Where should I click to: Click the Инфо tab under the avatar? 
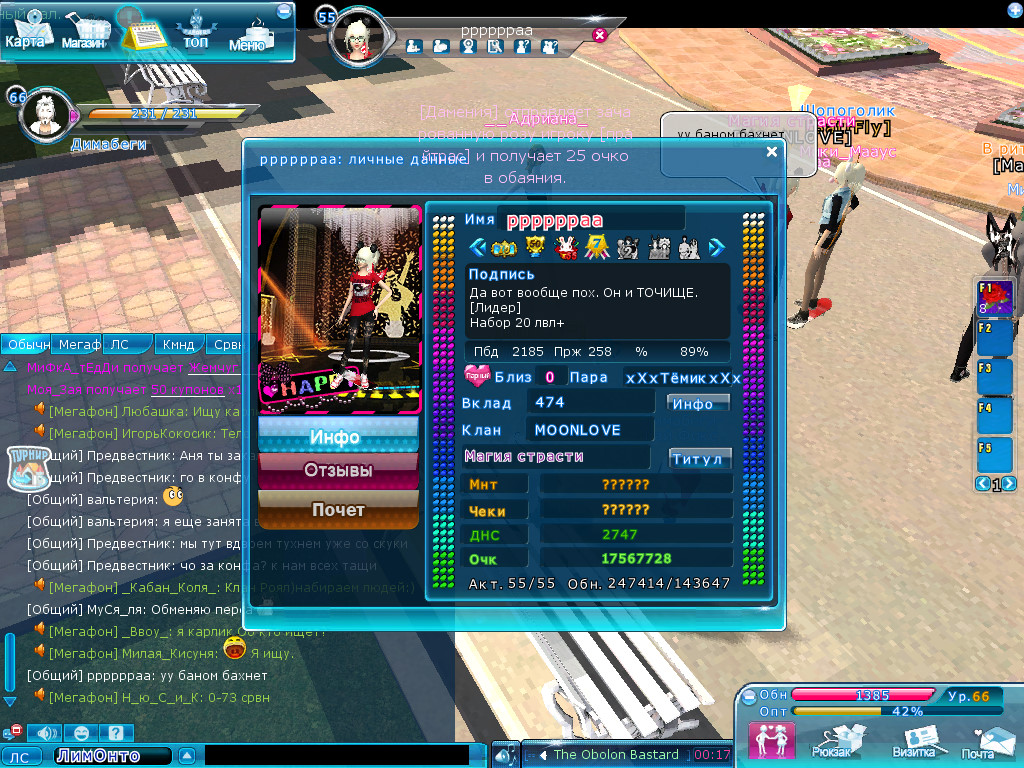338,436
